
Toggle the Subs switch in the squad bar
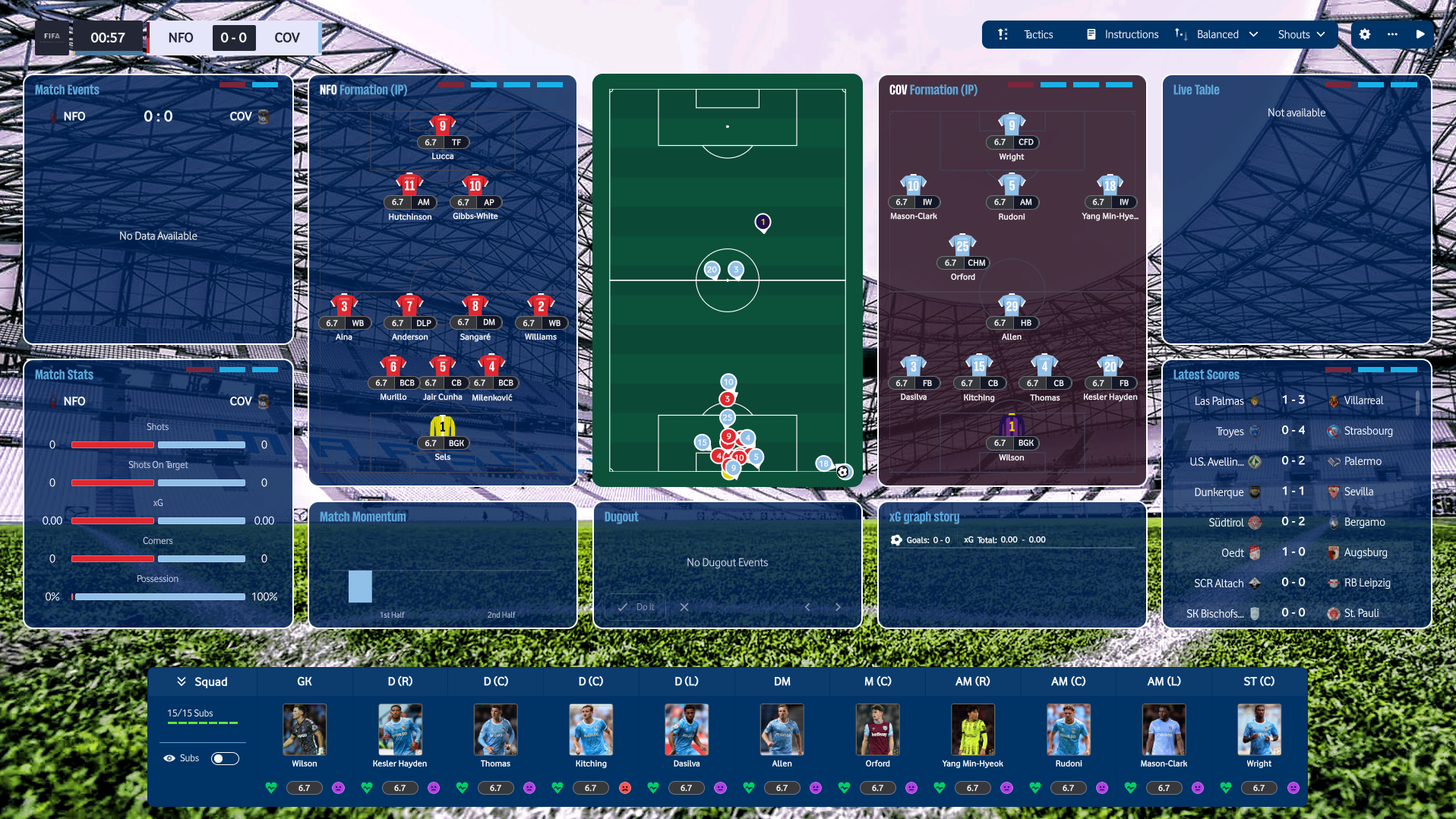tap(225, 758)
